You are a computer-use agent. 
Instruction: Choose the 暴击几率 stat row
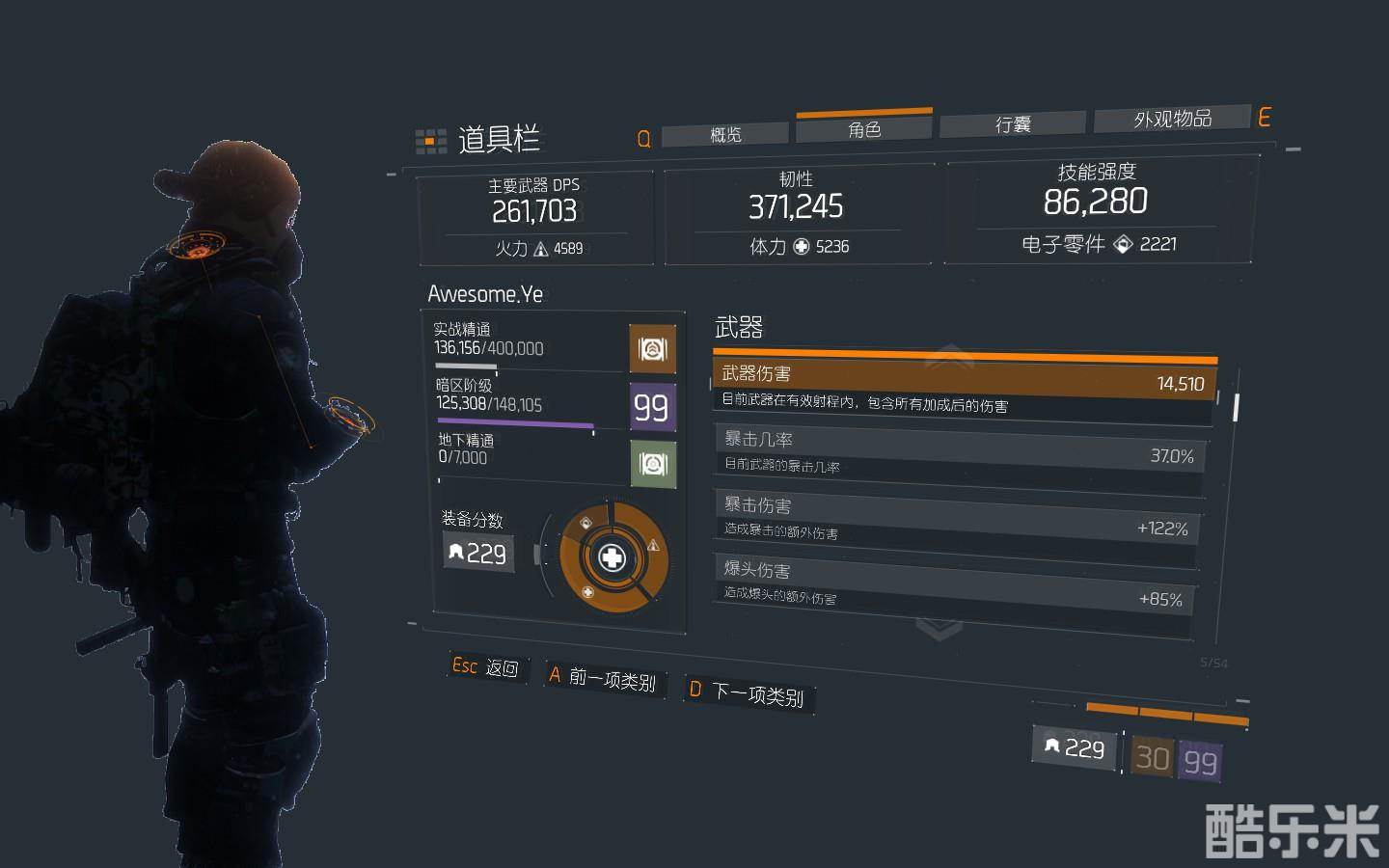tap(960, 451)
